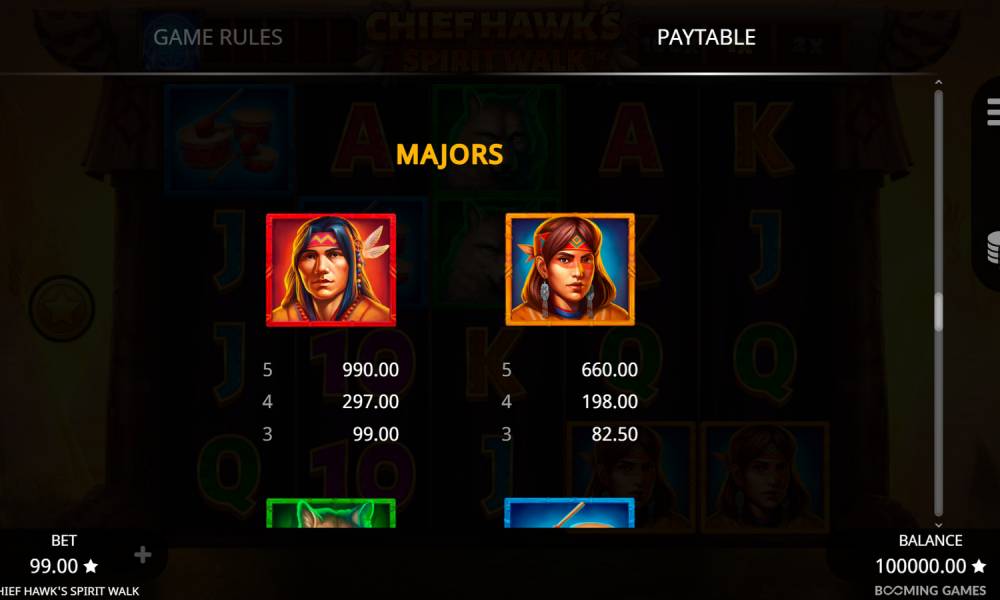This screenshot has width=1000, height=600.
Task: Click the paytable scrollbar's down arrow
Action: point(938,524)
